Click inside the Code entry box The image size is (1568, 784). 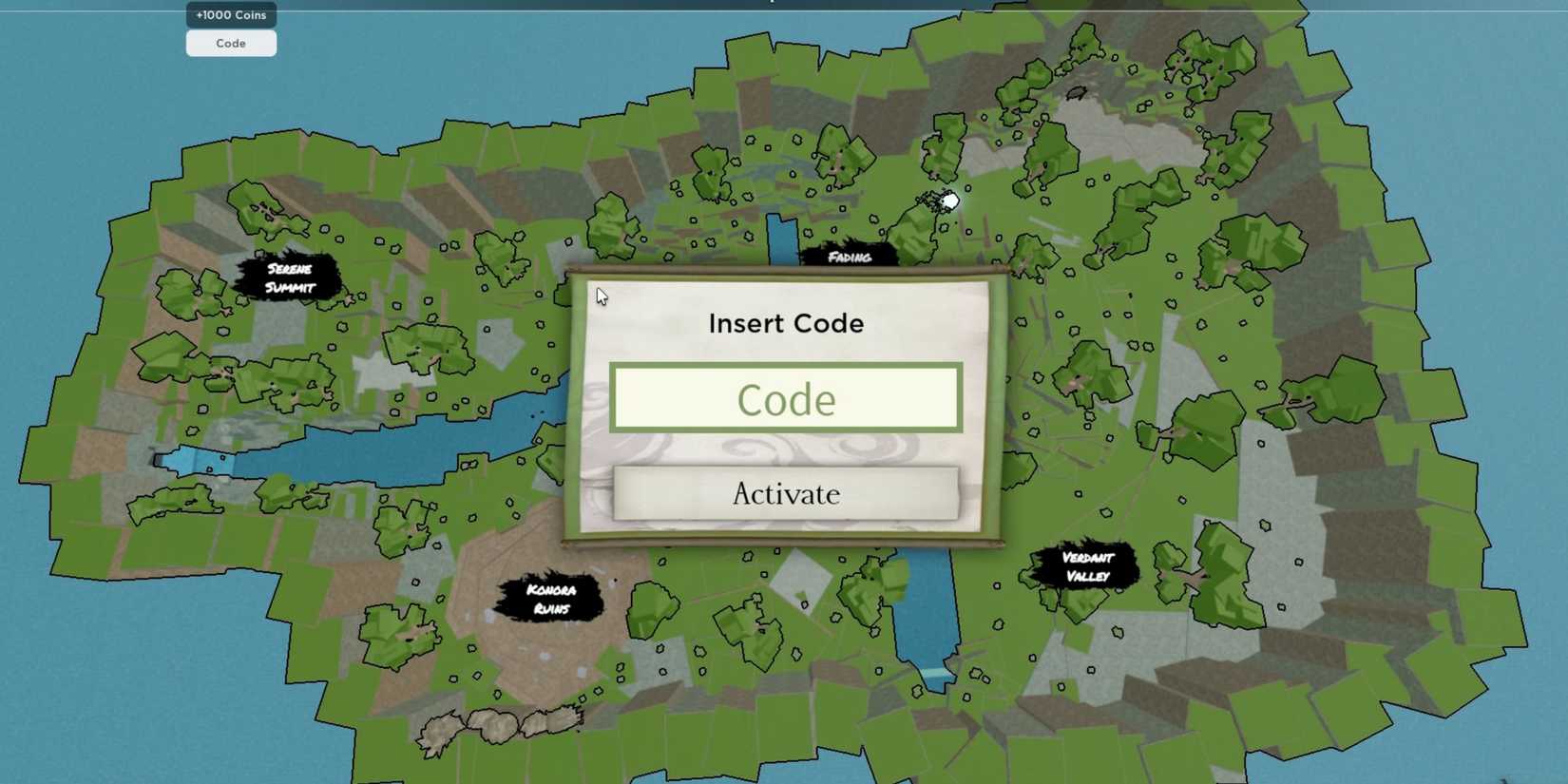(785, 399)
